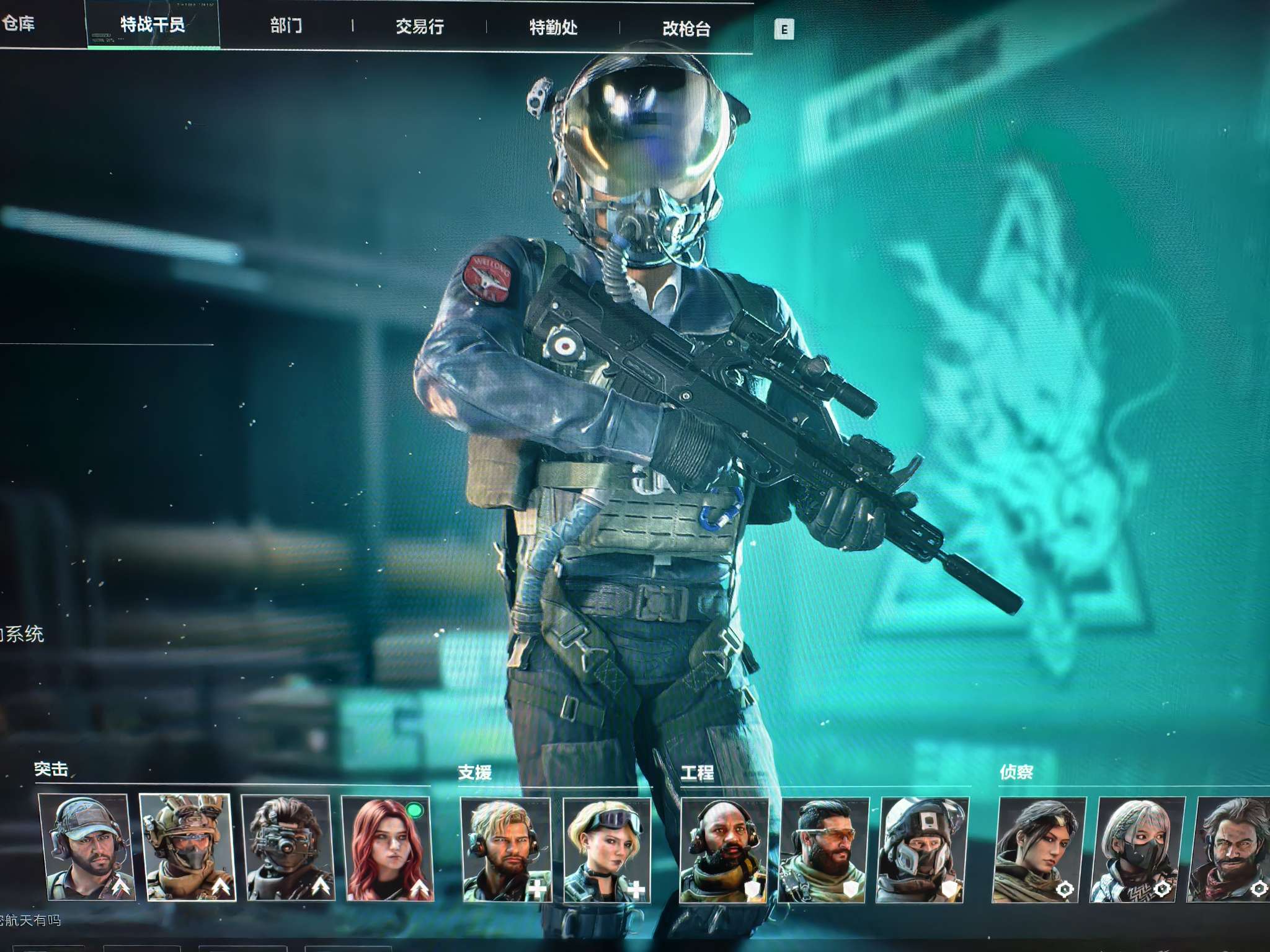Switch to the 部门 tab

pos(286,25)
